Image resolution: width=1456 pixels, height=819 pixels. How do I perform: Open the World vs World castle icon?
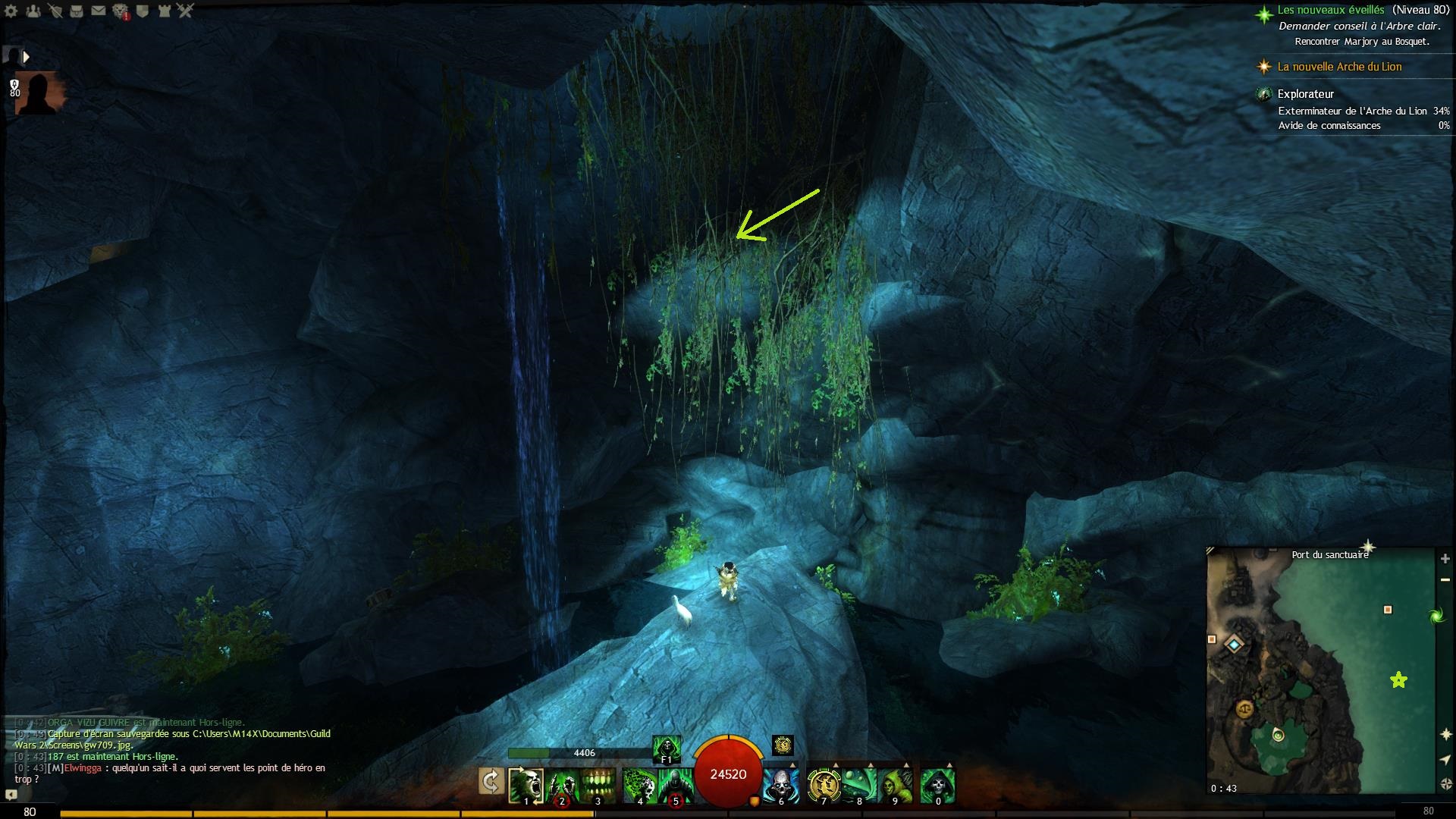pyautogui.click(x=165, y=11)
